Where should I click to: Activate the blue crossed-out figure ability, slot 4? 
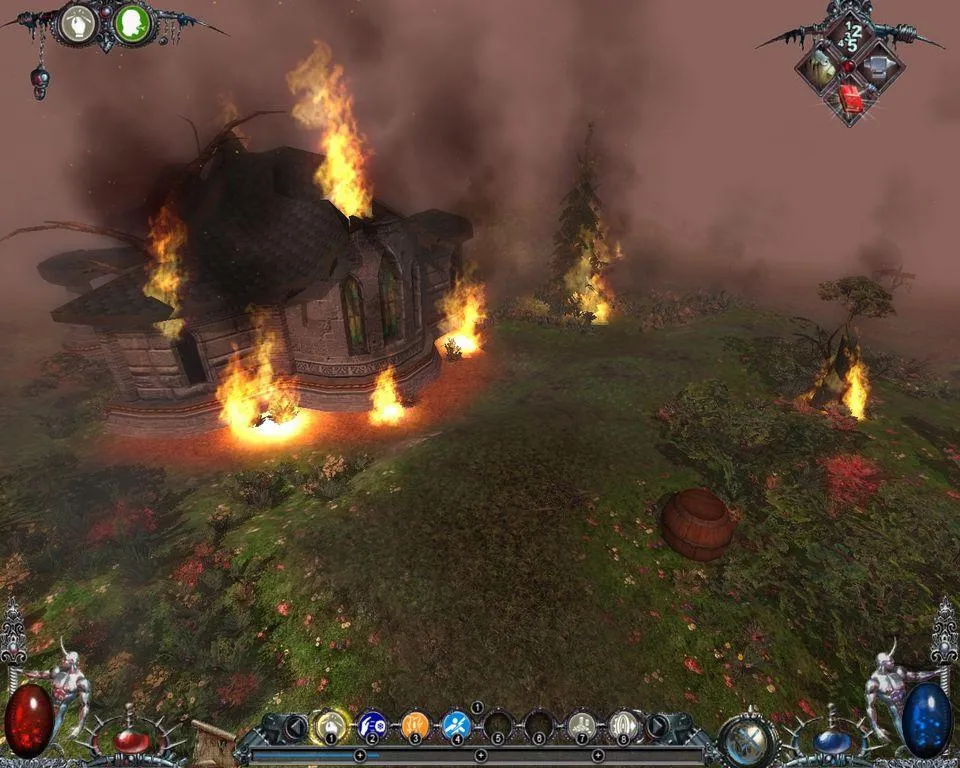pos(457,724)
